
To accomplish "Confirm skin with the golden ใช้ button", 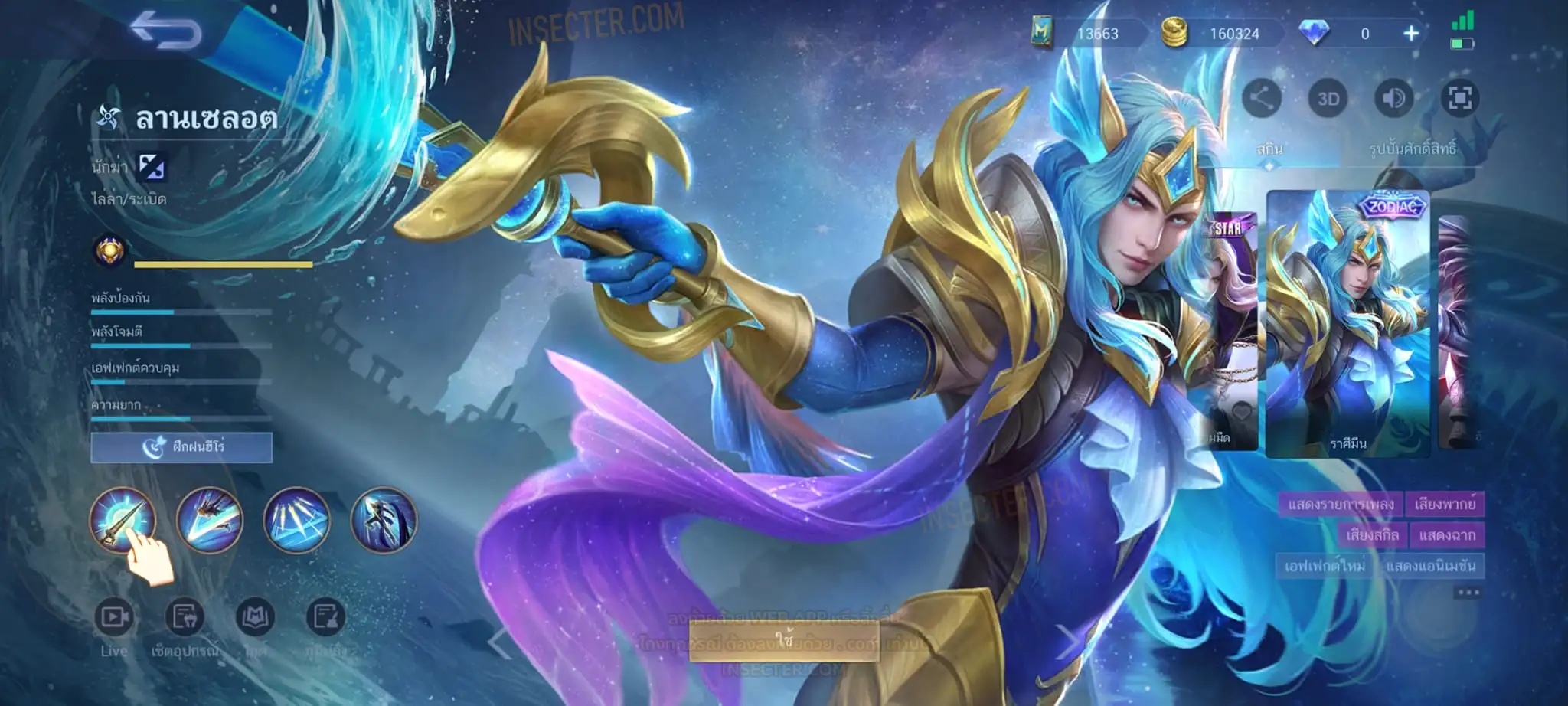I will coord(784,639).
